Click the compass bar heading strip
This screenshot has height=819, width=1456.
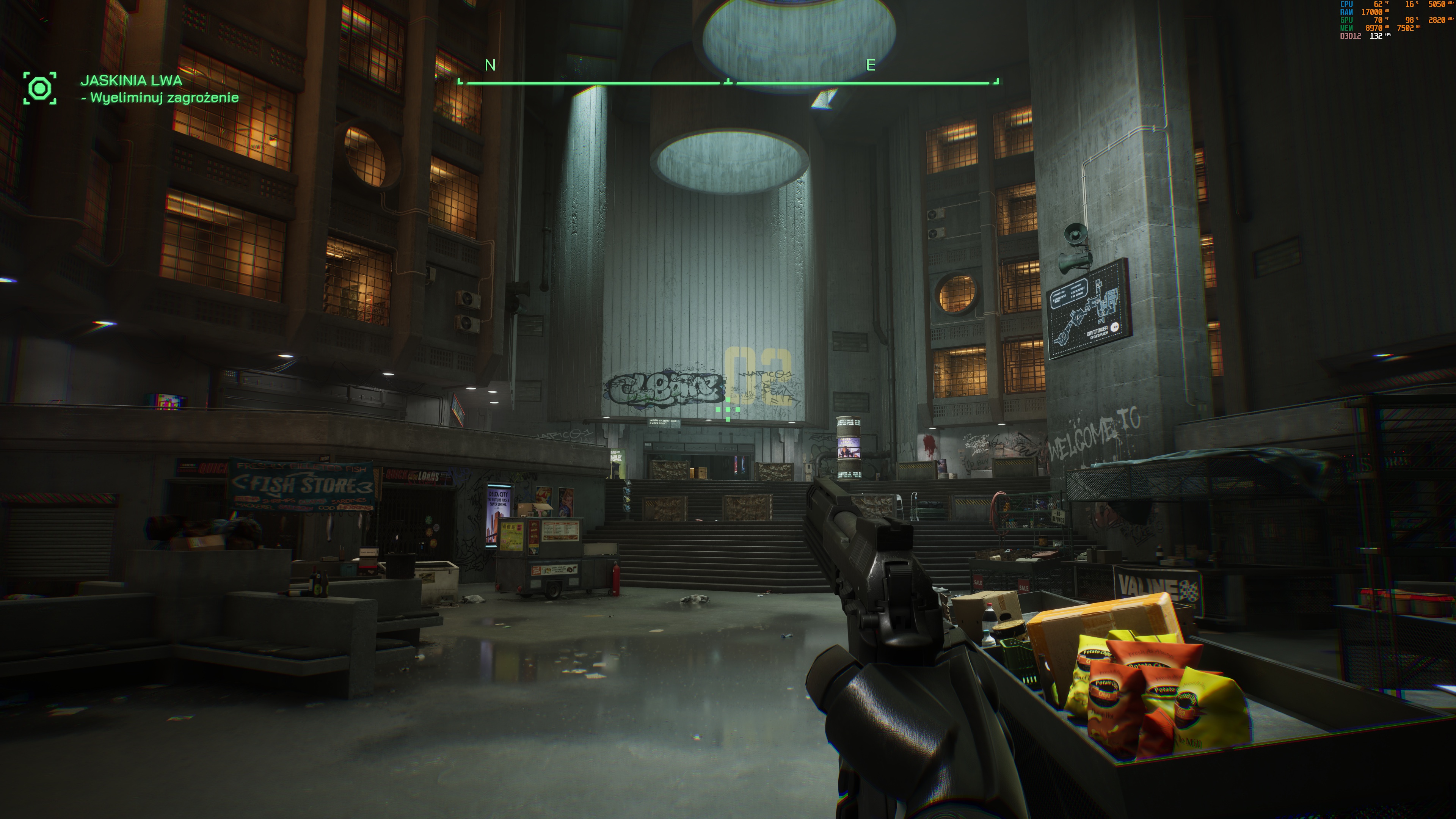coord(728,83)
